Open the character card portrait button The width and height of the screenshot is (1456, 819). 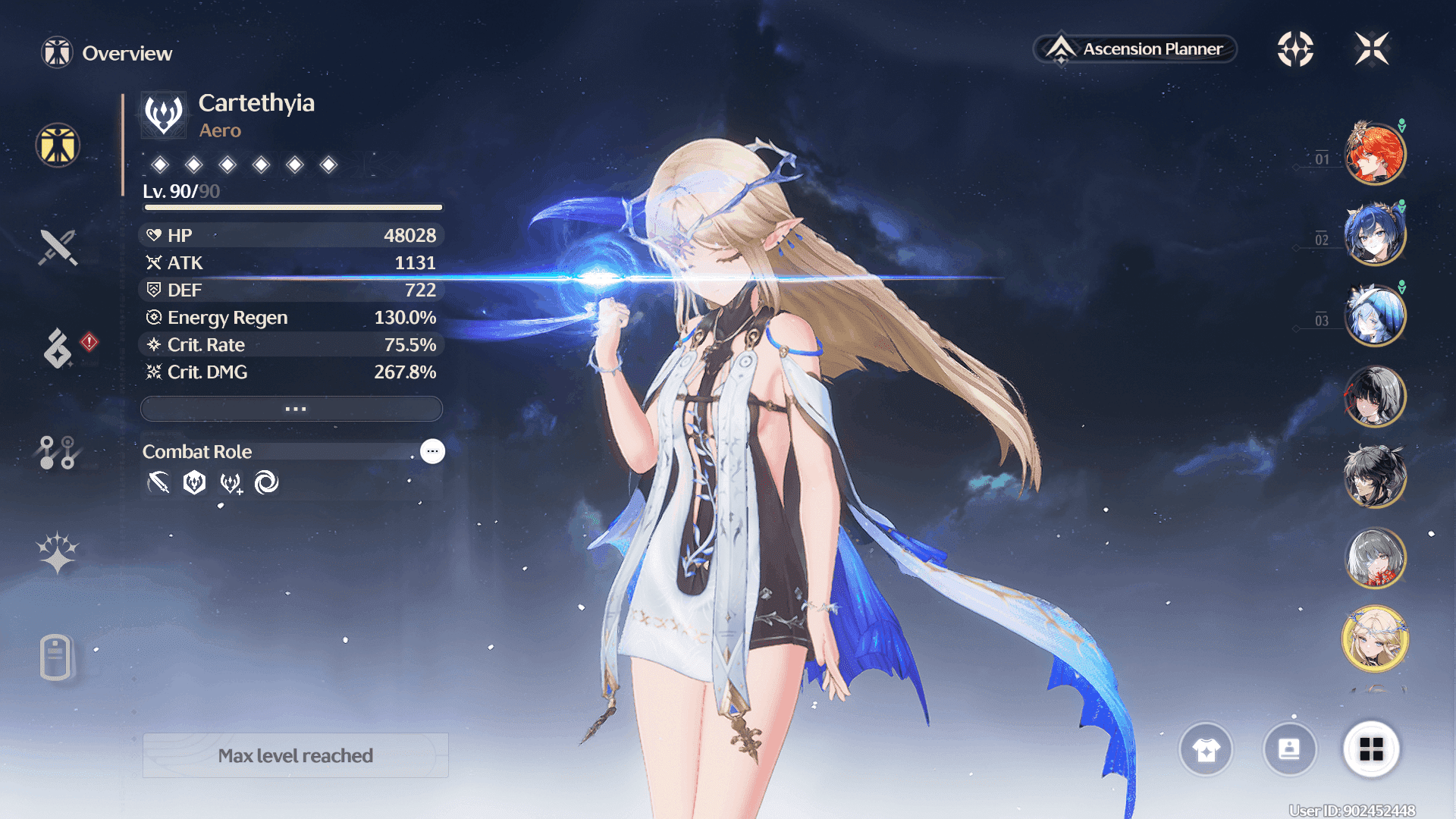coord(1289,749)
